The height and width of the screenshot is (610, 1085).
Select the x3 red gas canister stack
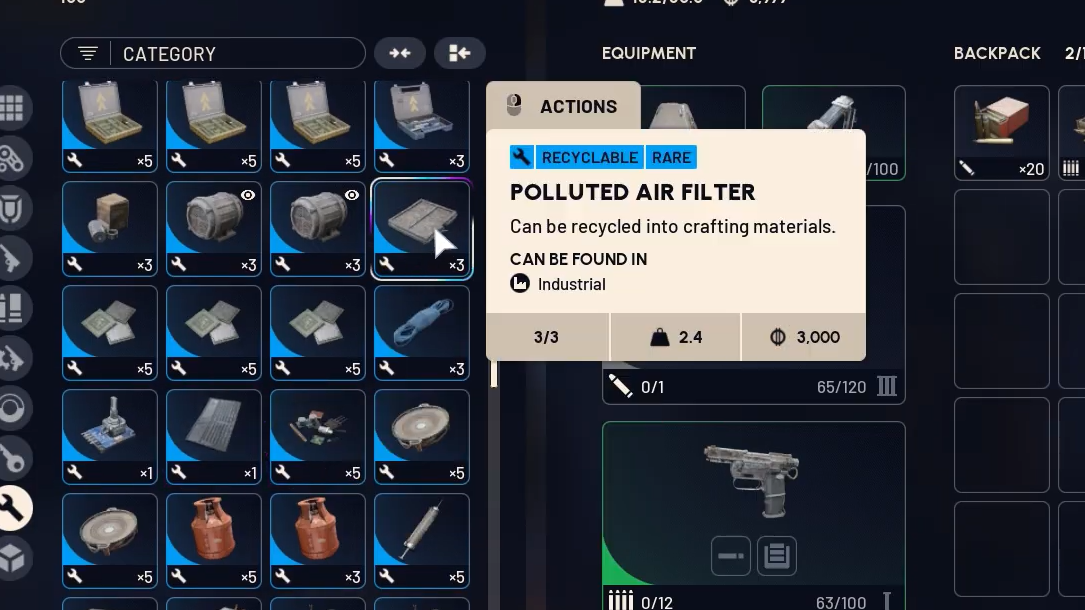(x=318, y=541)
